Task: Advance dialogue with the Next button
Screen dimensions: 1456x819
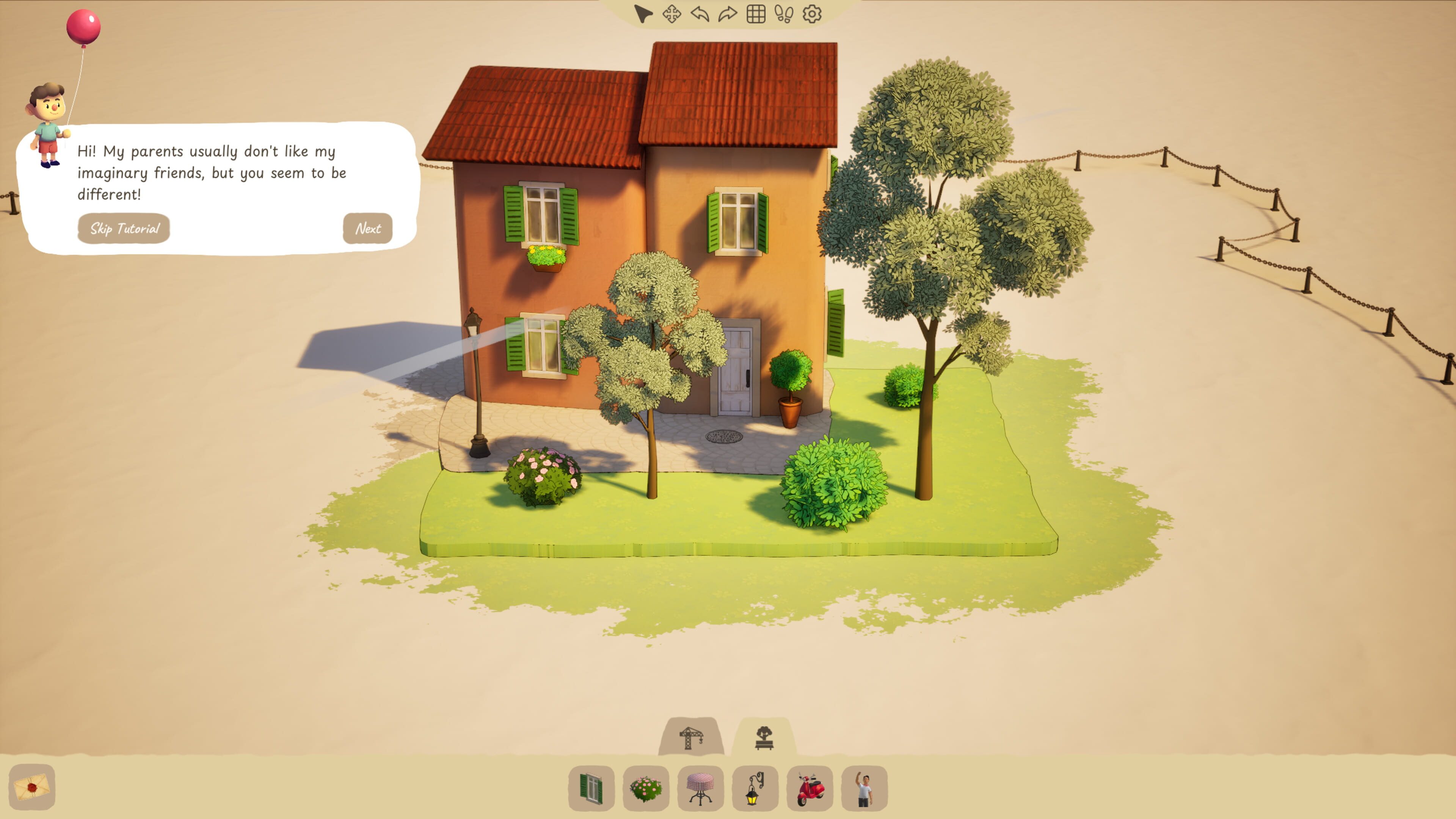Action: [367, 228]
